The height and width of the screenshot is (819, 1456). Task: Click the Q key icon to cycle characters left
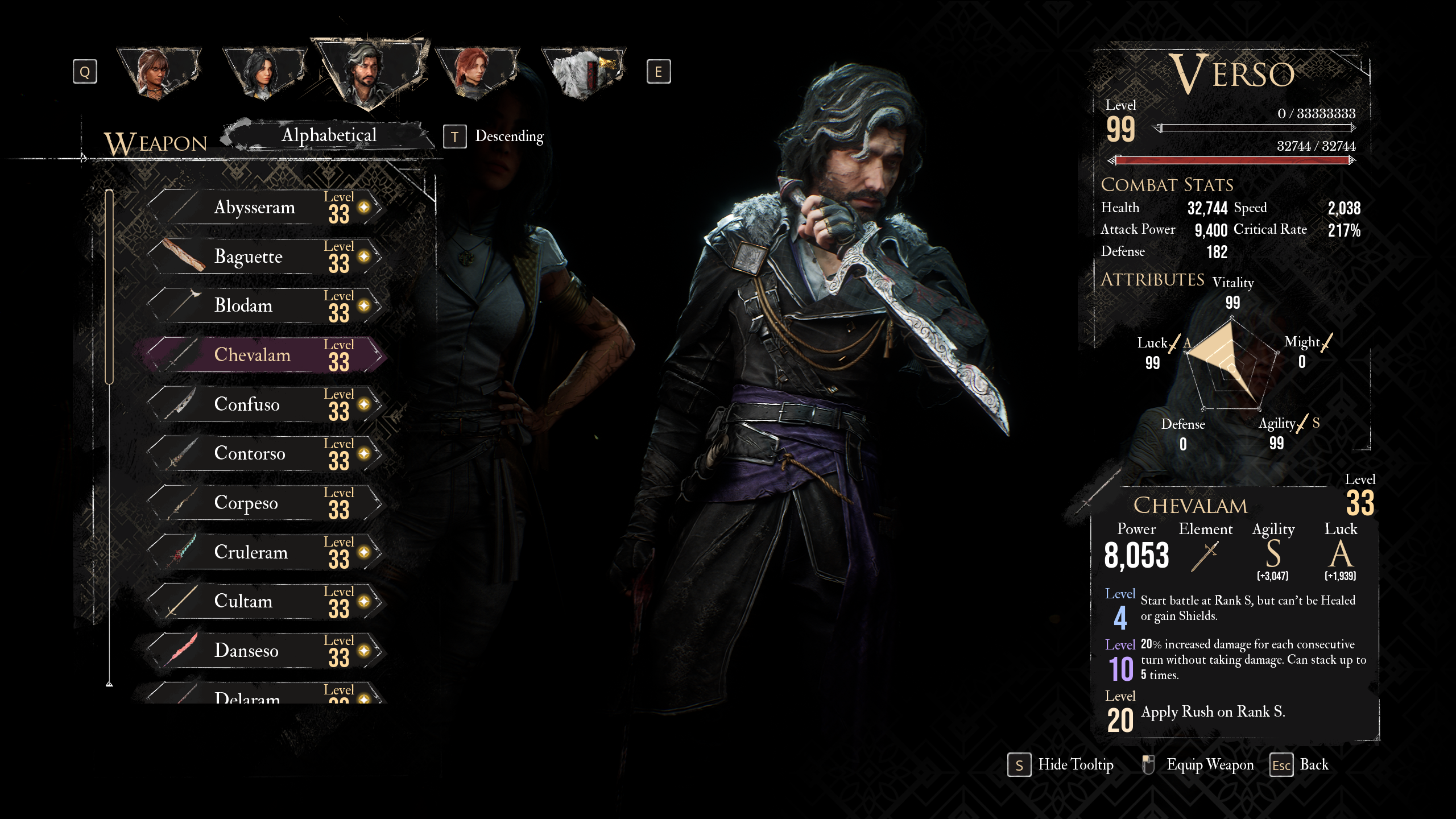point(85,72)
